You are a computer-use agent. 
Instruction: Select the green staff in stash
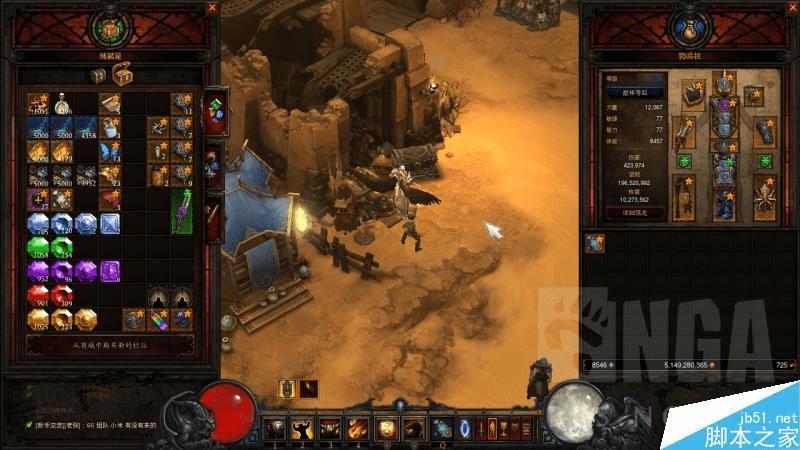(x=182, y=206)
